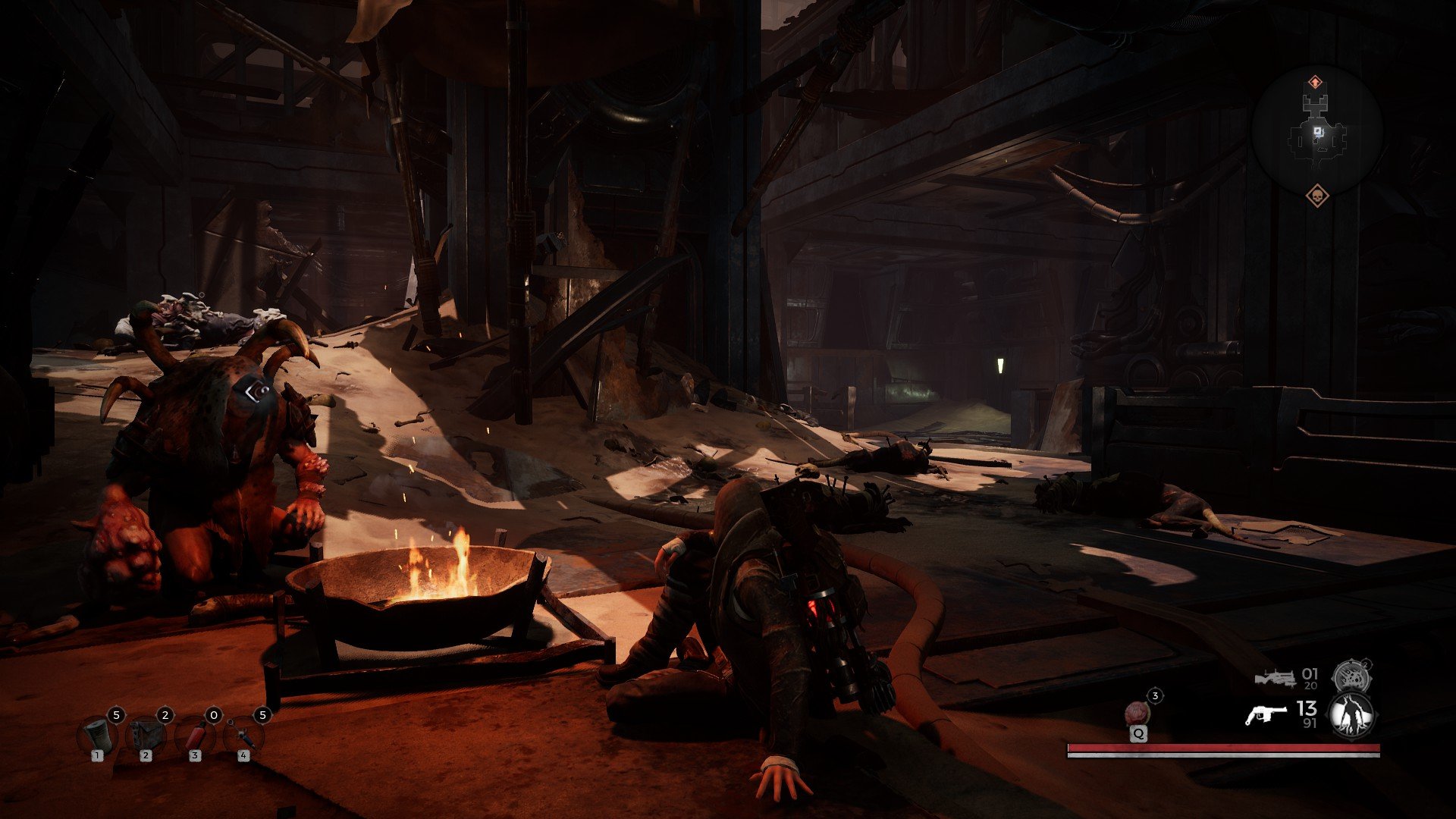Click the keybind label Q under the quick-use item
The image size is (1456, 819).
pos(1139,733)
